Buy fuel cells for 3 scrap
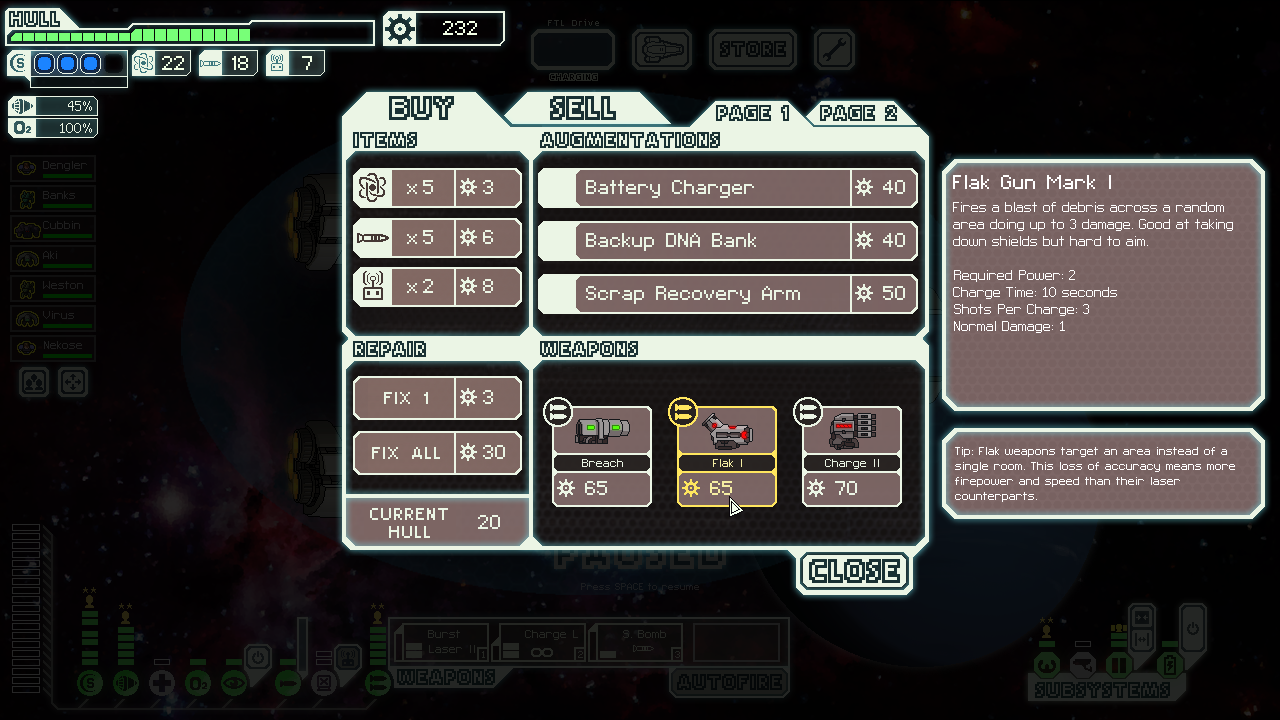The height and width of the screenshot is (720, 1280). click(x=437, y=188)
